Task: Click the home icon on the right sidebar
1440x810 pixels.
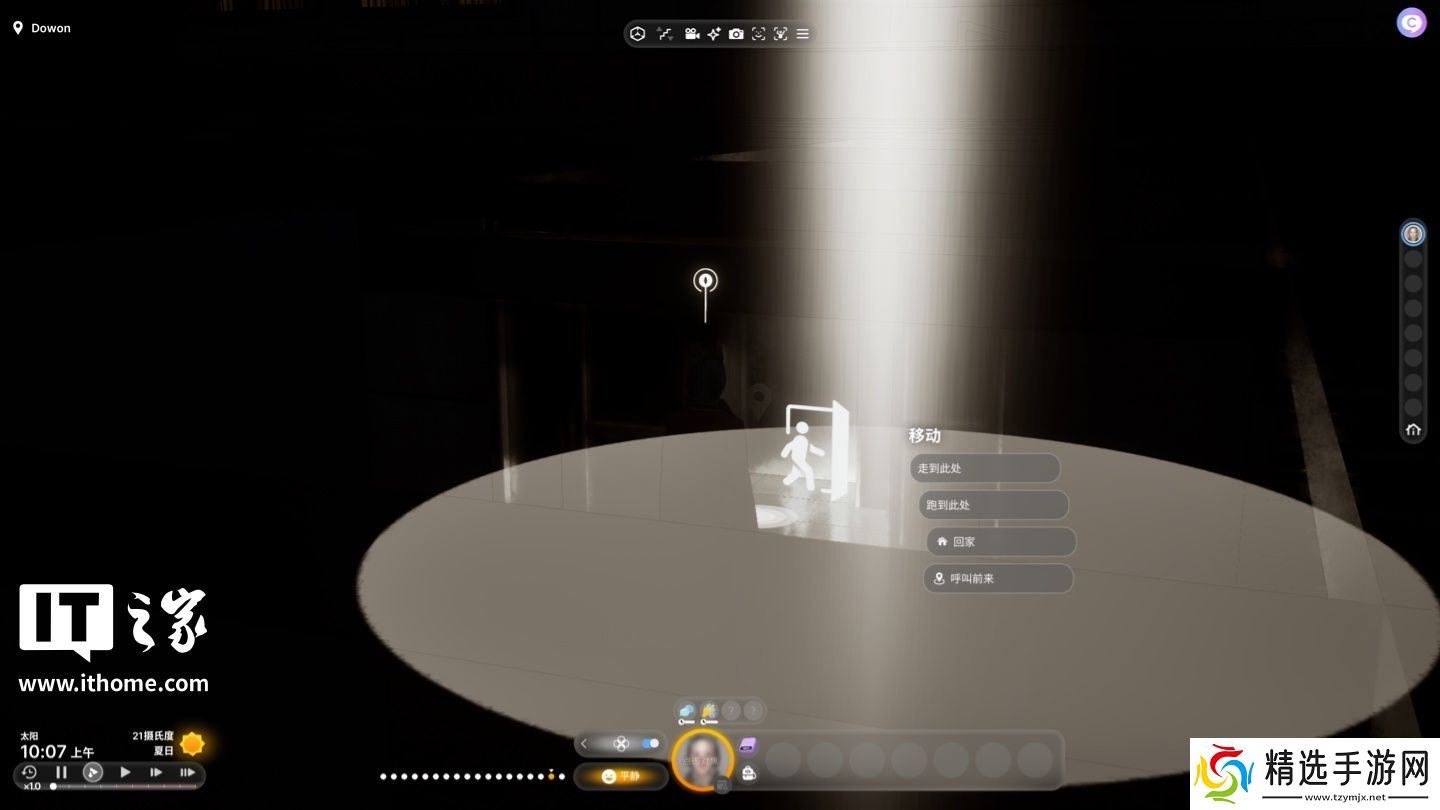Action: pos(1413,430)
